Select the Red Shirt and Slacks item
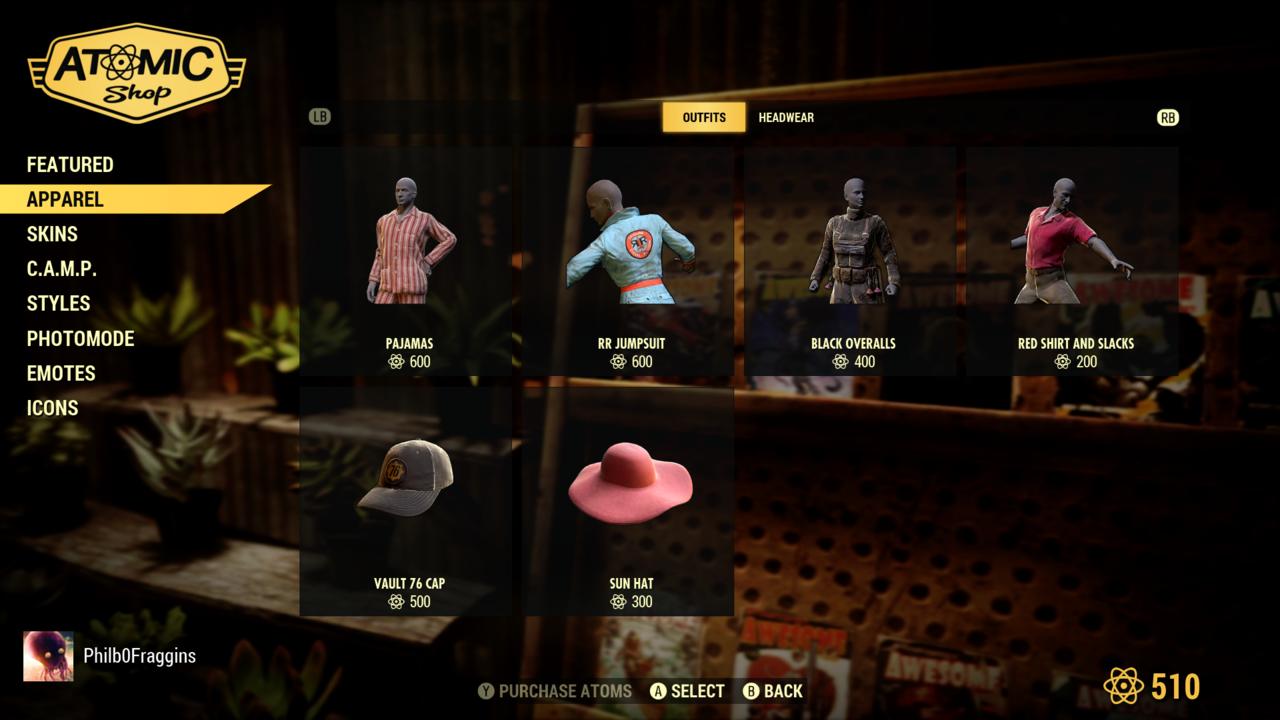The height and width of the screenshot is (720, 1280). tap(1075, 262)
